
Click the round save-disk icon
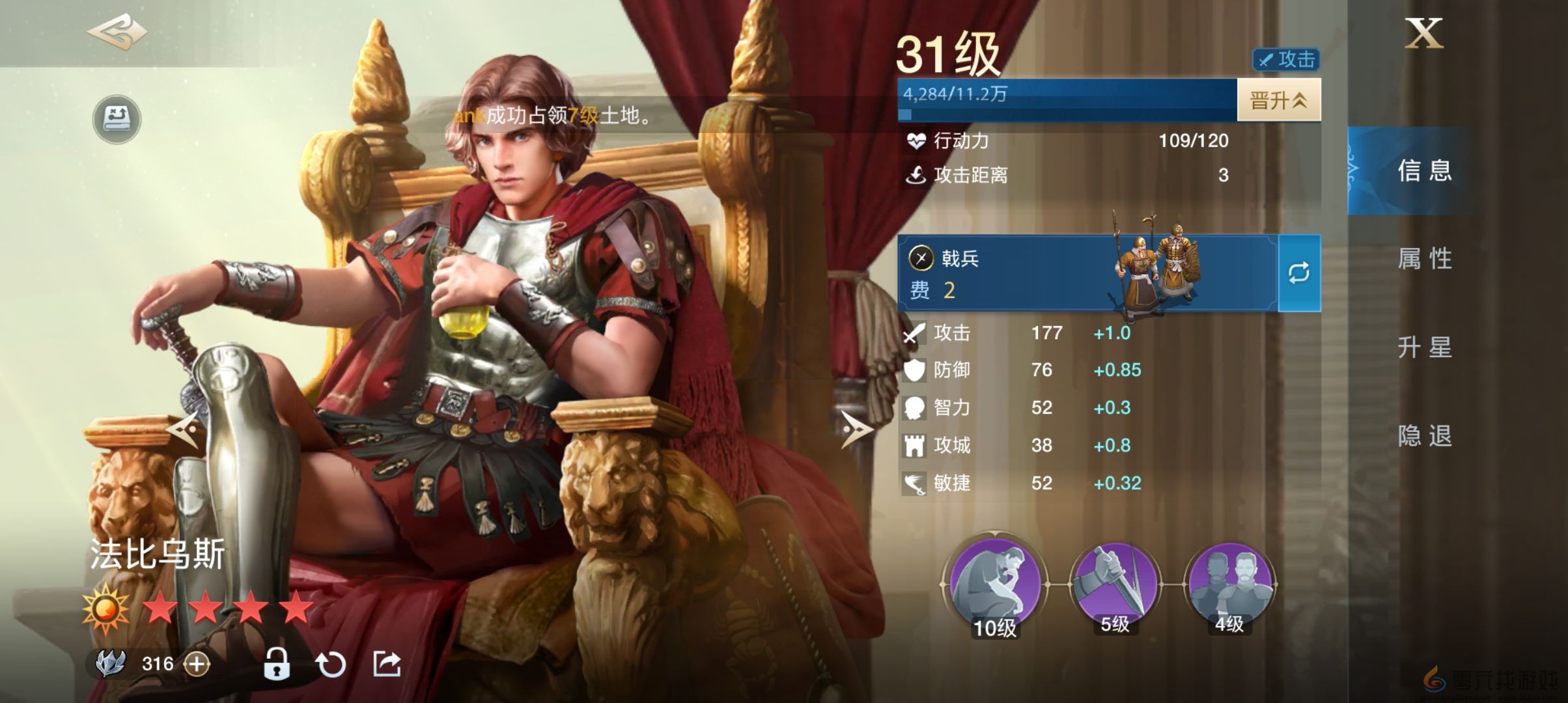pos(117,119)
